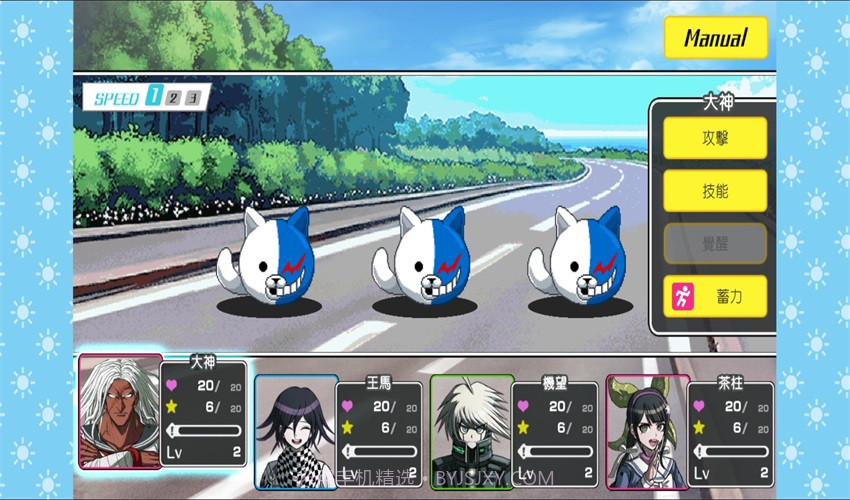Viewport: 850px width, 500px height.
Task: Select the 蓄力 charge command
Action: pyautogui.click(x=715, y=296)
